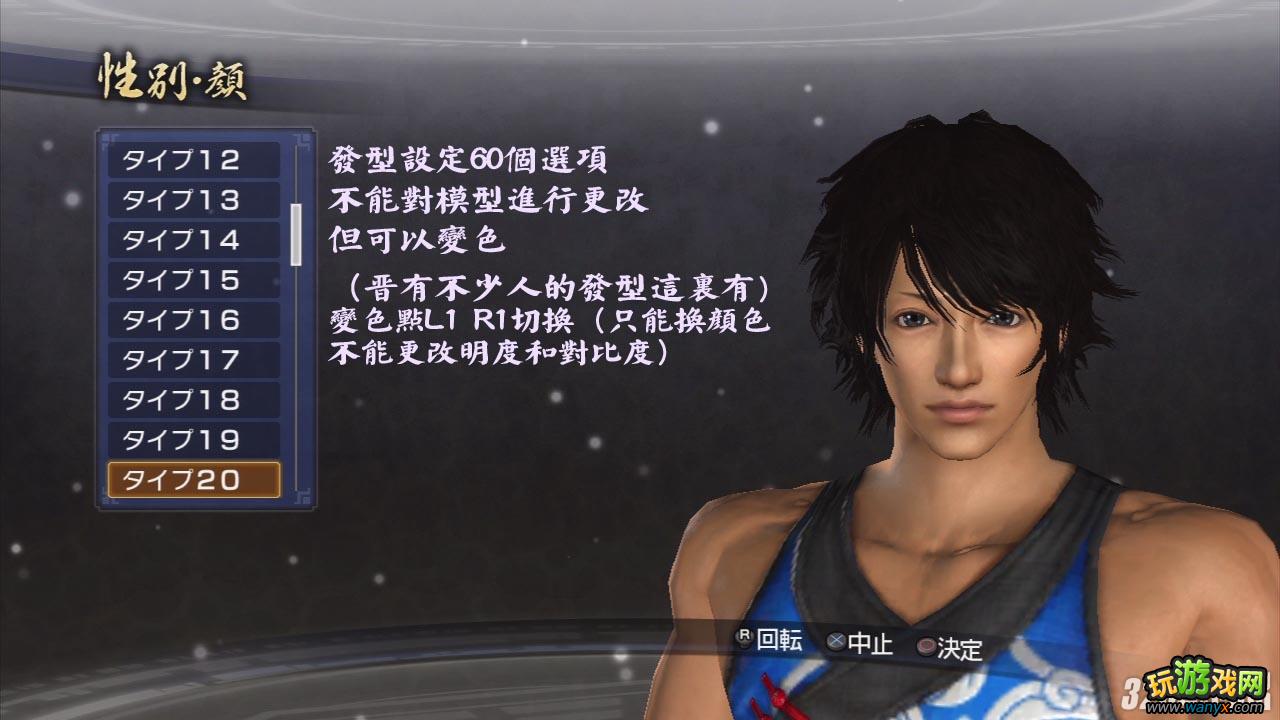Viewport: 1280px width, 720px height.
Task: Click the タイプ17 entry
Action: click(193, 360)
